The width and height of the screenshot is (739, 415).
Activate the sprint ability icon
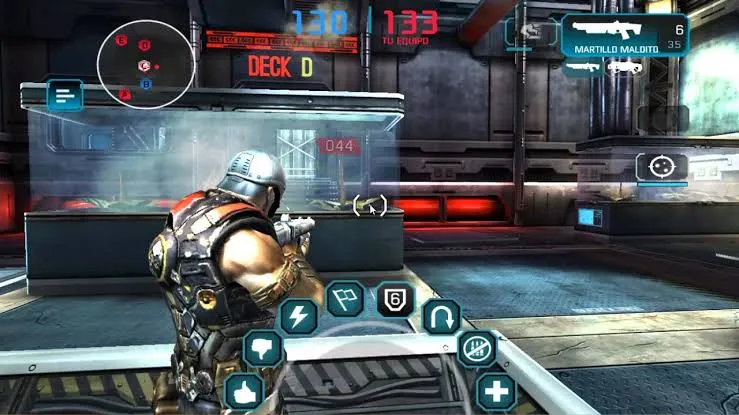(528, 32)
